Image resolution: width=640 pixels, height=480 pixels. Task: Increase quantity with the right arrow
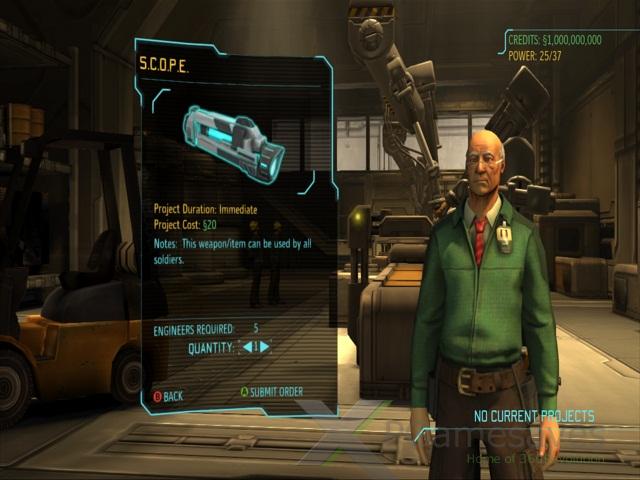click(x=265, y=347)
